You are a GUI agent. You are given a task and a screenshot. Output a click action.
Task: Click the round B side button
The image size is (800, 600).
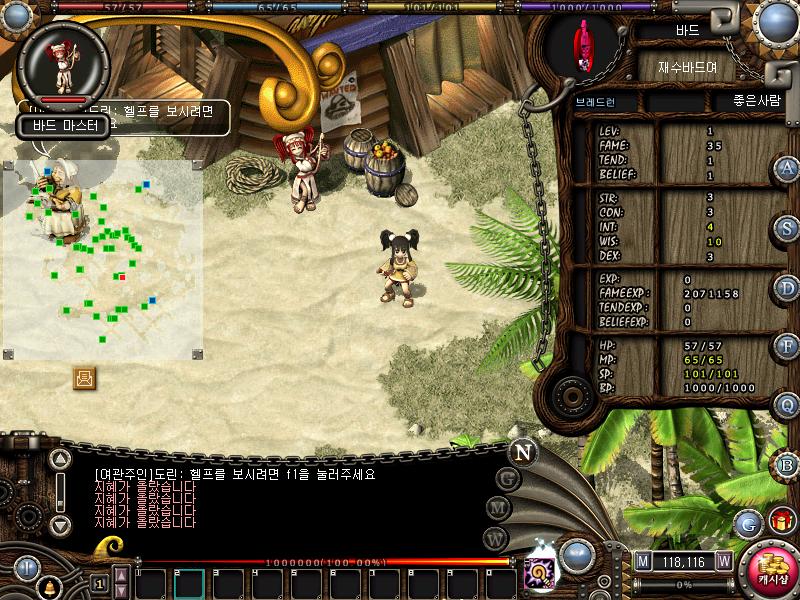(787, 464)
